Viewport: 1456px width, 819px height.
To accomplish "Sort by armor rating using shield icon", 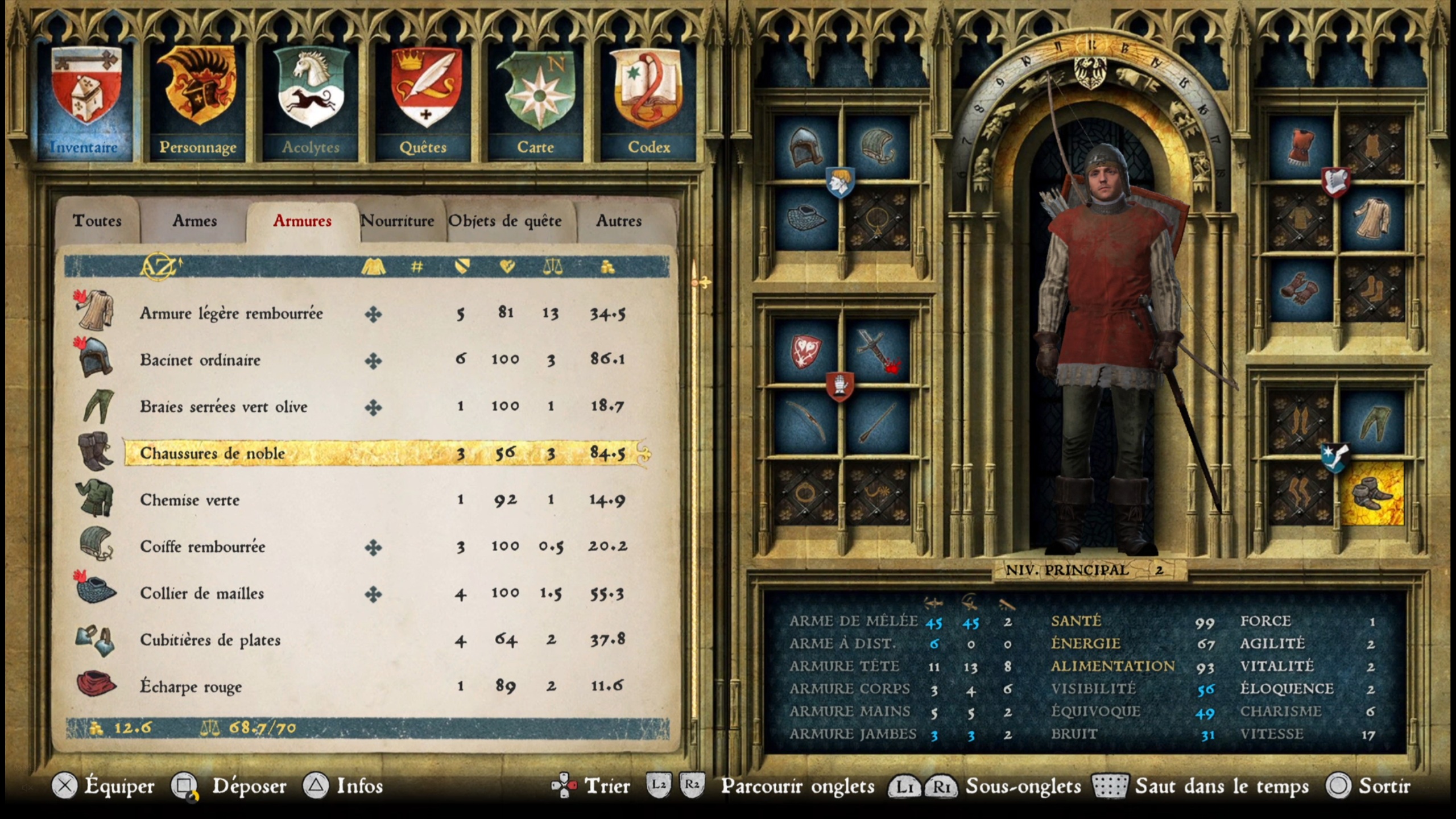I will 462,267.
